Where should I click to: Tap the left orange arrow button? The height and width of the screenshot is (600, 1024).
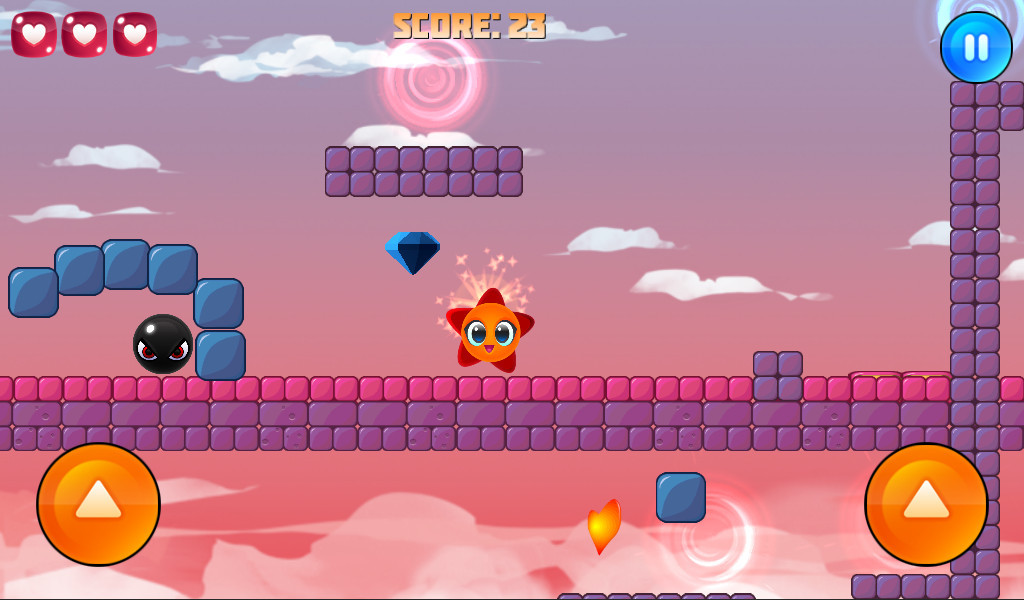98,504
